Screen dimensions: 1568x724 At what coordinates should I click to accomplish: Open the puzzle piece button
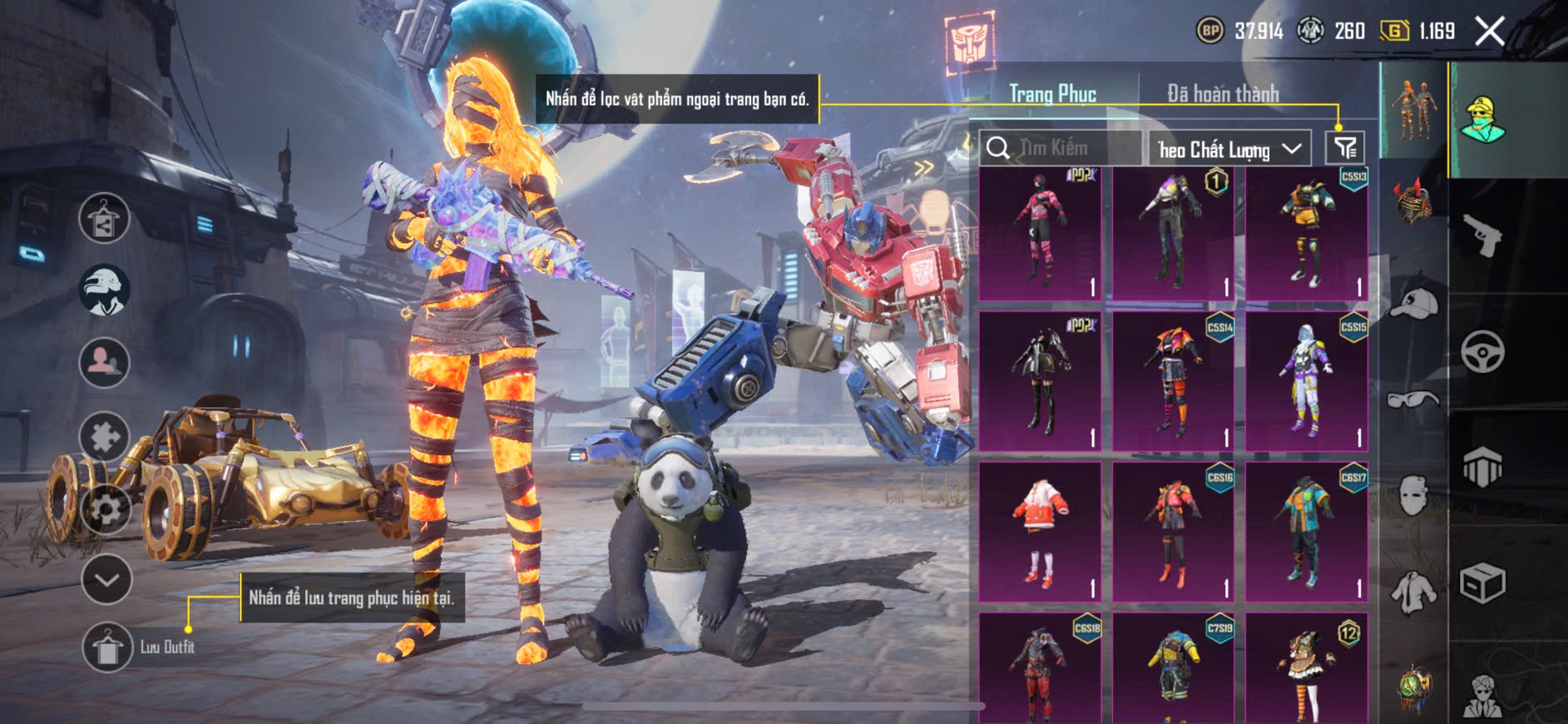(104, 436)
